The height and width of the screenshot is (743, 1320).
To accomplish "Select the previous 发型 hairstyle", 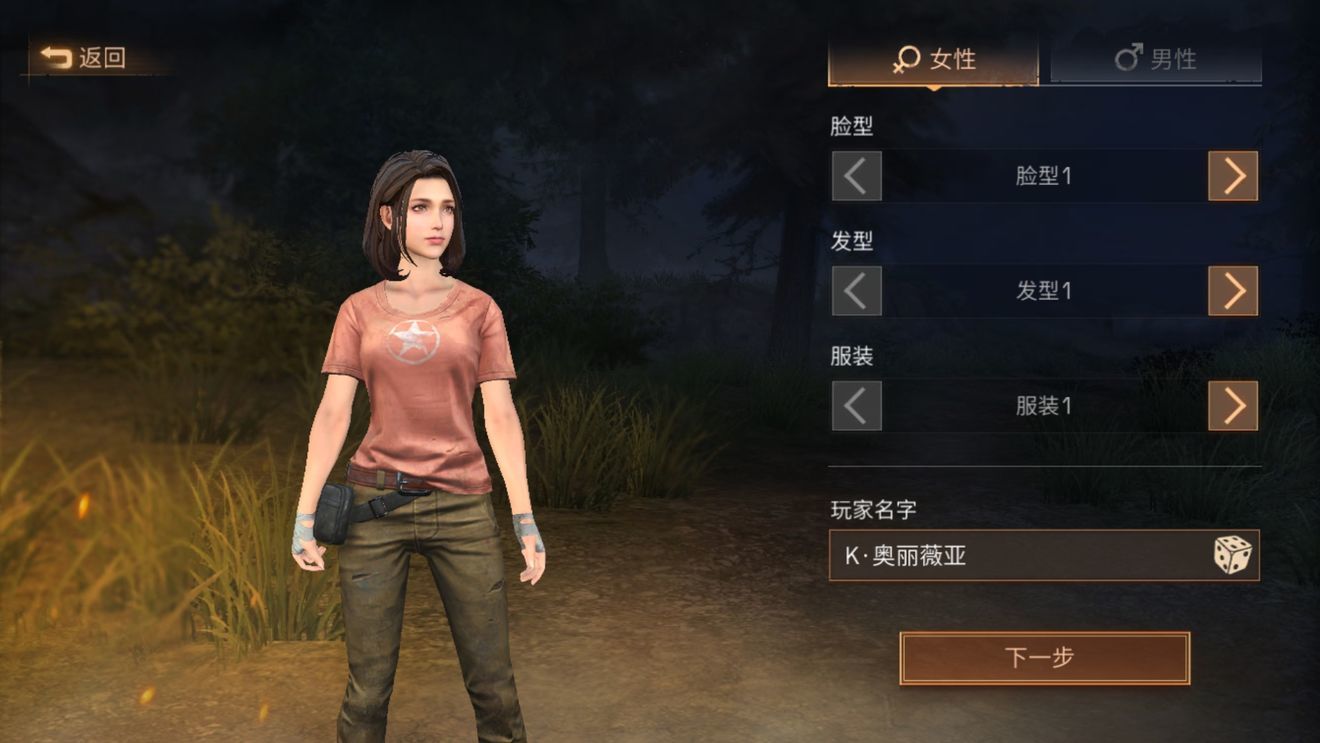I will pyautogui.click(x=856, y=291).
